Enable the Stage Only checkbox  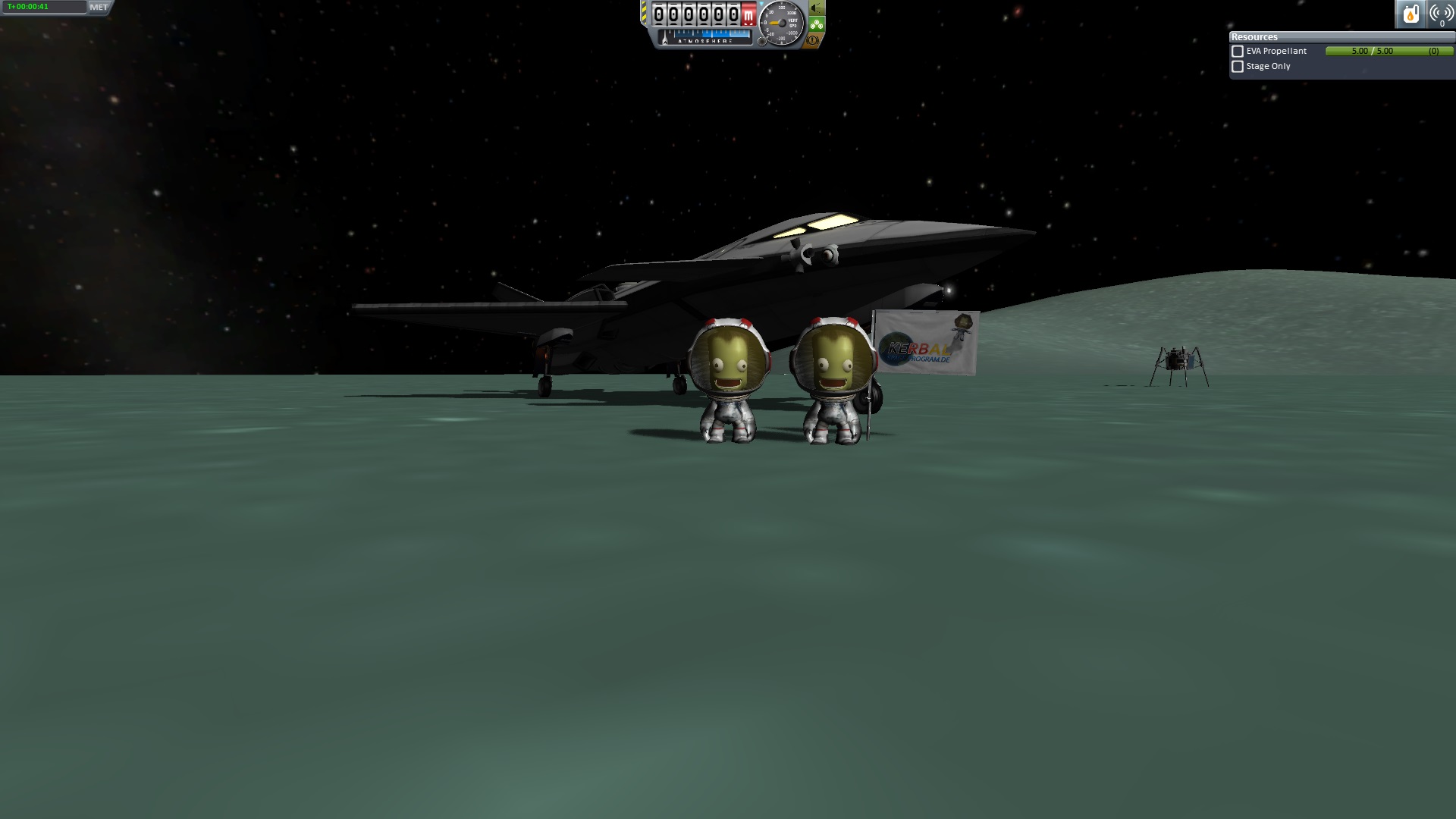pyautogui.click(x=1238, y=67)
